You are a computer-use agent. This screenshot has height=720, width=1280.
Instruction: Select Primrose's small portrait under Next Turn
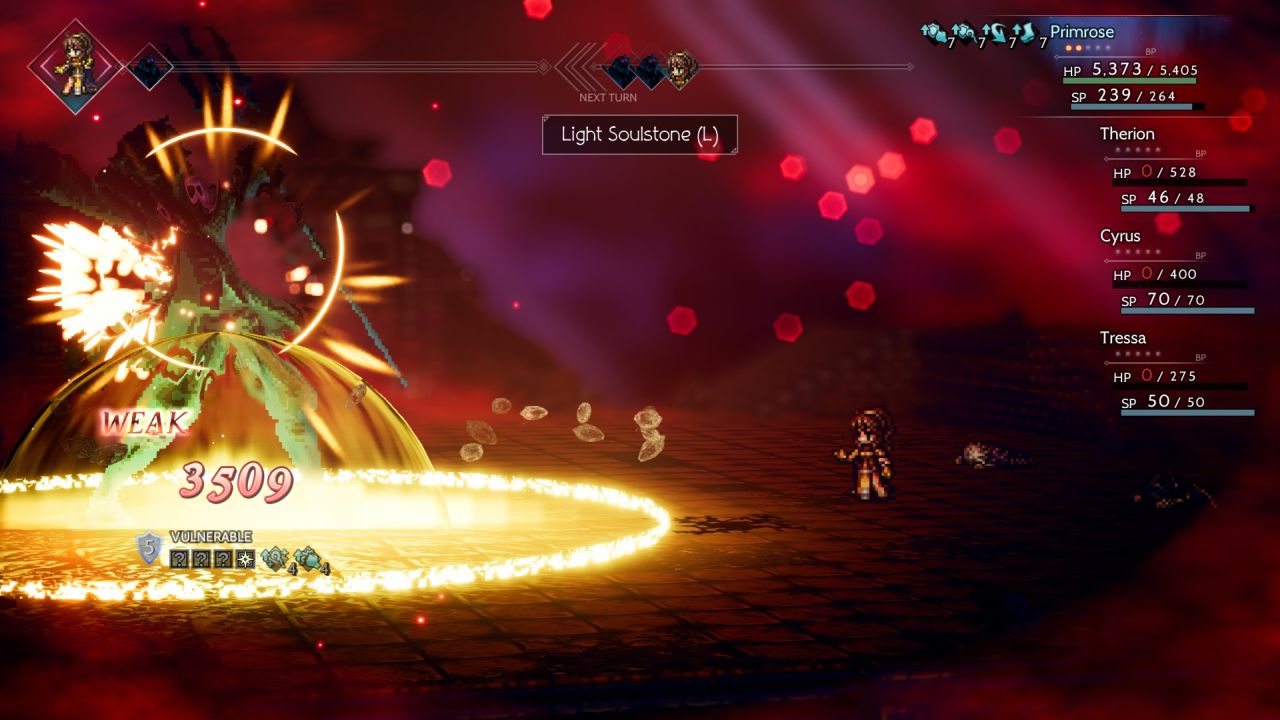click(683, 70)
